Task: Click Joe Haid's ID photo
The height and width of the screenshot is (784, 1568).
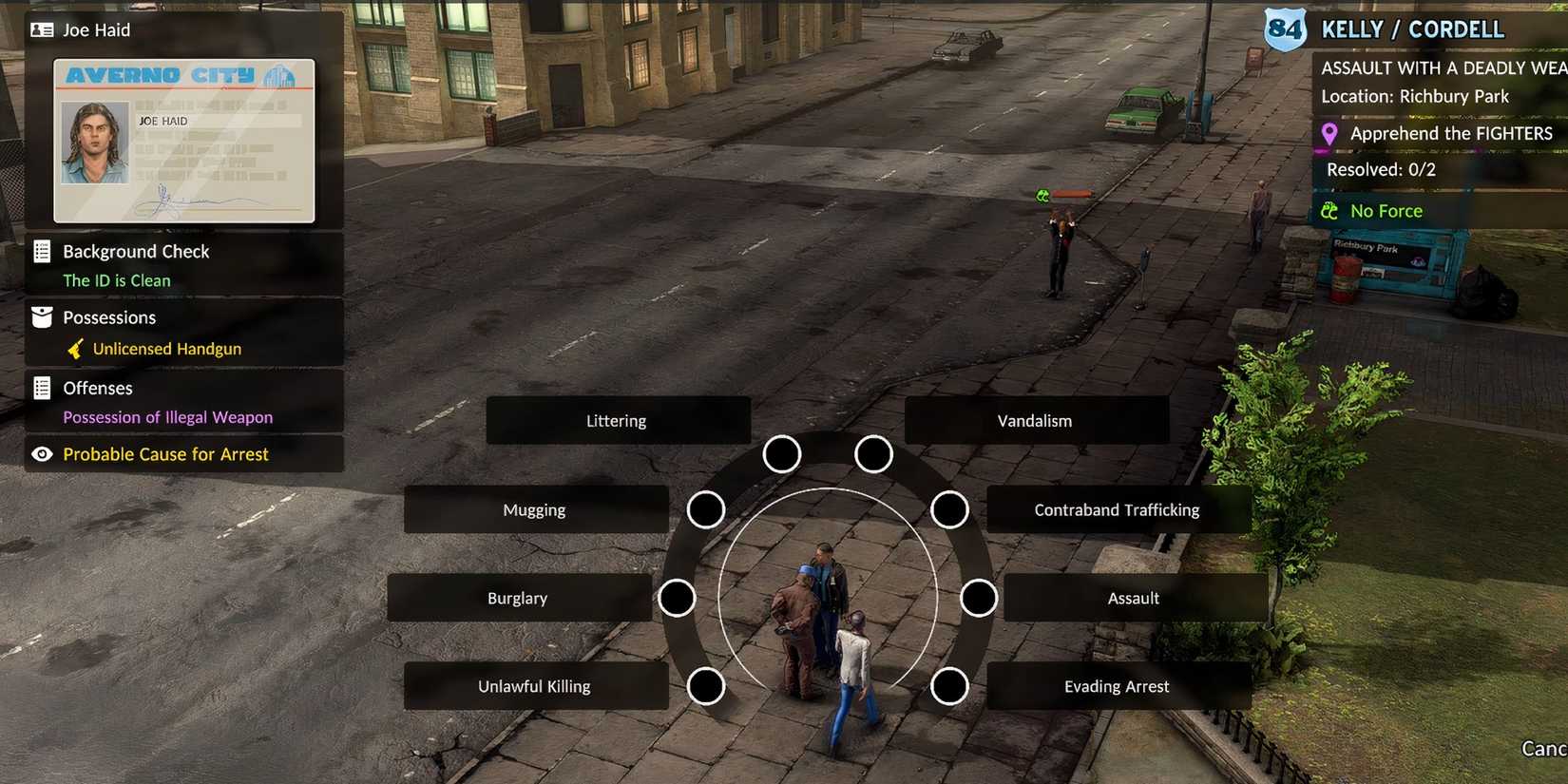Action: (93, 143)
